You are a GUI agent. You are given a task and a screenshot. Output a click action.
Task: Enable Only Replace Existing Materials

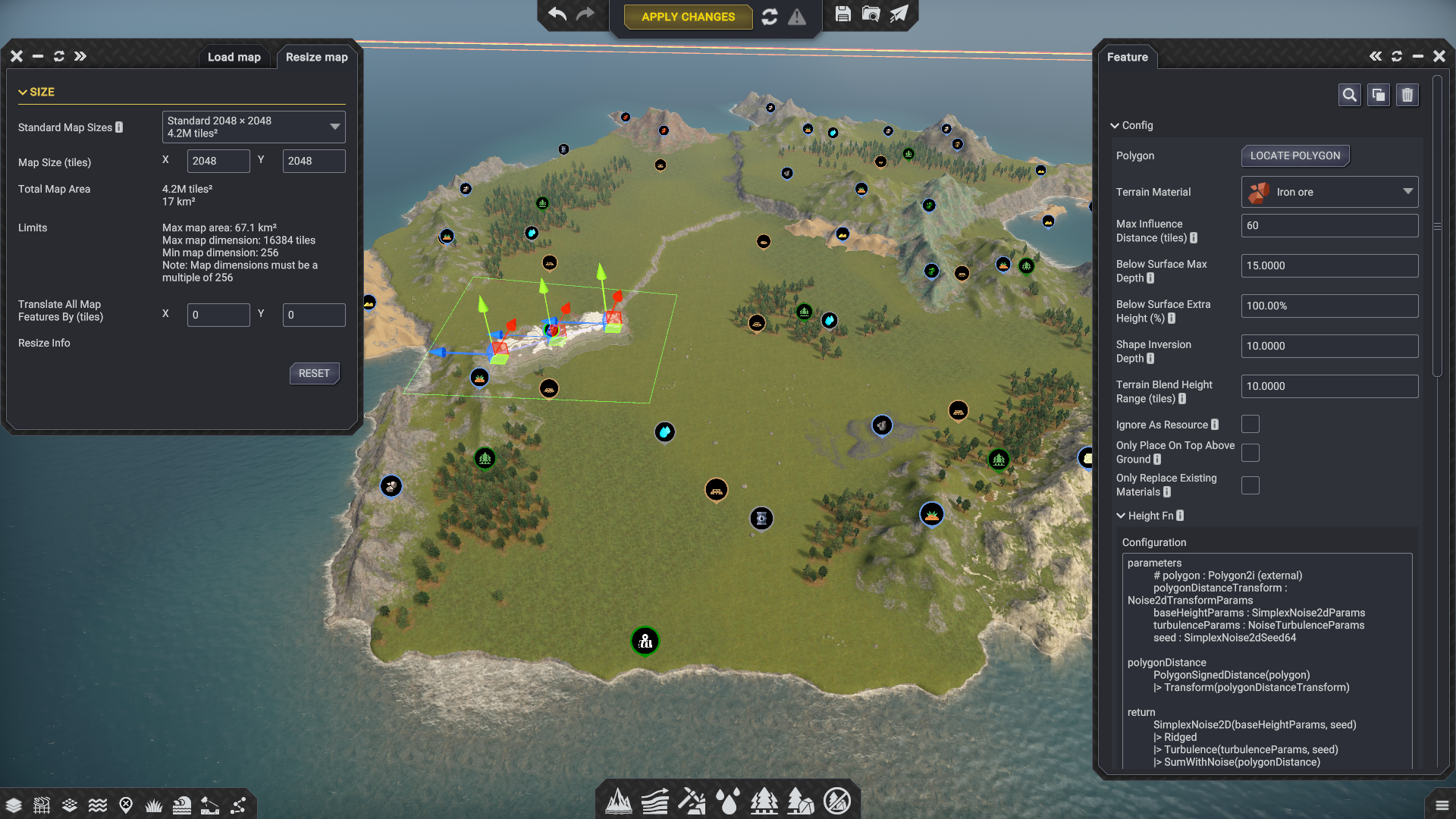1250,485
